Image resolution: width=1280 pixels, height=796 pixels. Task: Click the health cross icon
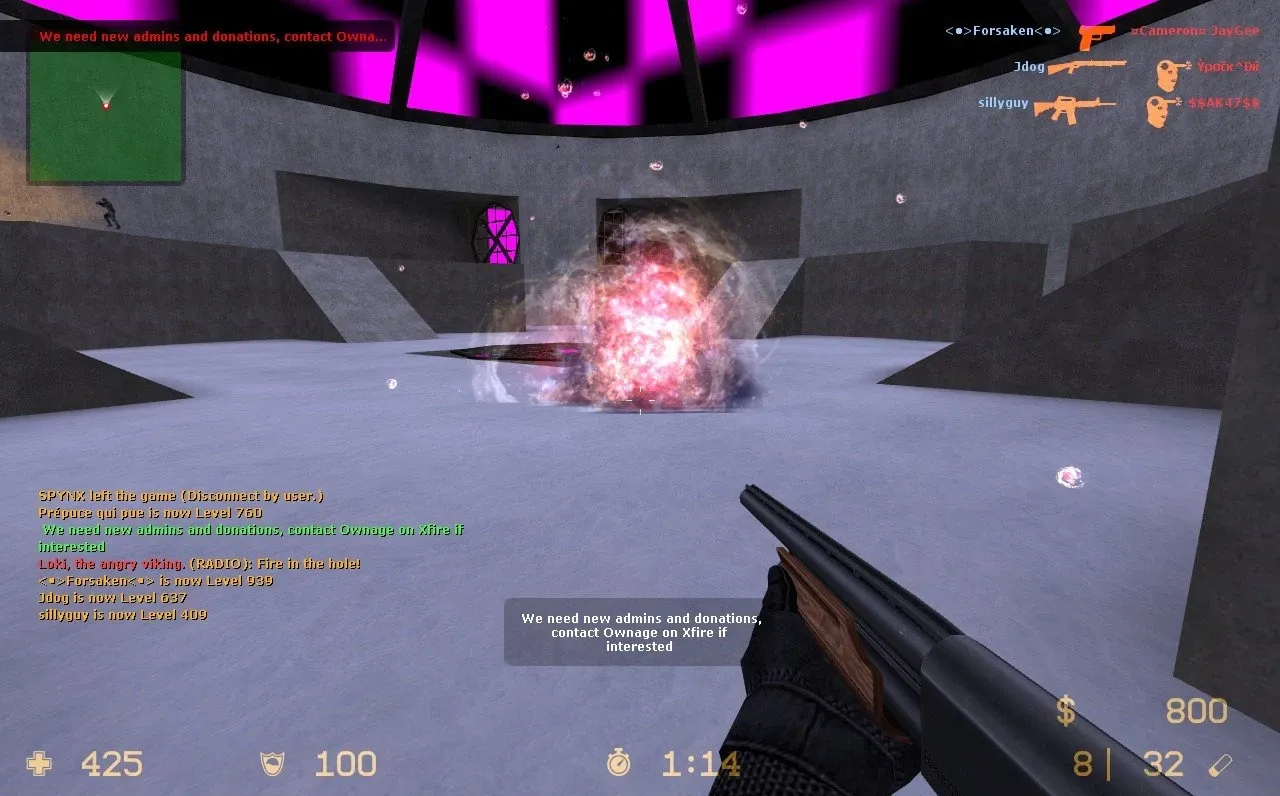pos(38,763)
